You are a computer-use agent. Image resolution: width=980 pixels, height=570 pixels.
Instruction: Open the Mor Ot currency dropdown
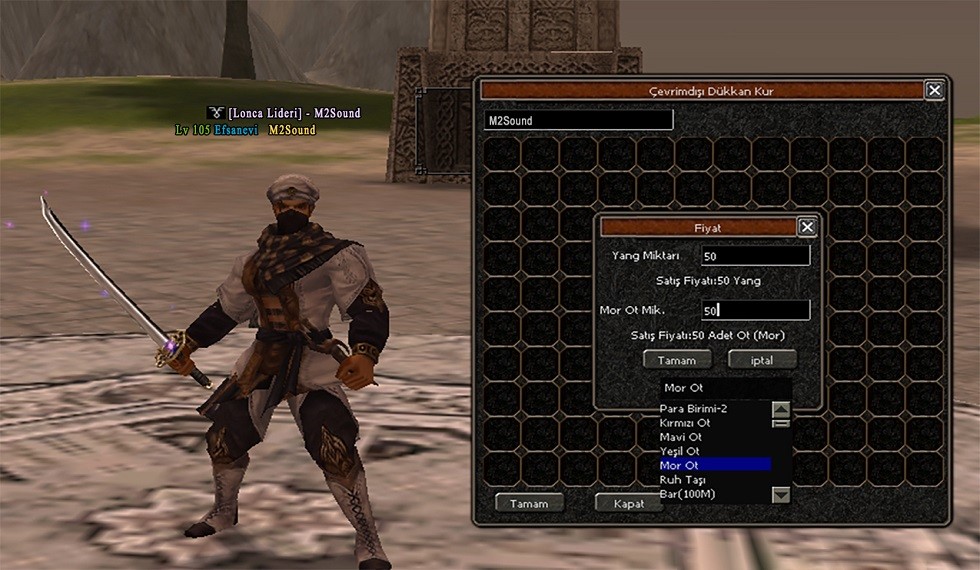pos(725,387)
